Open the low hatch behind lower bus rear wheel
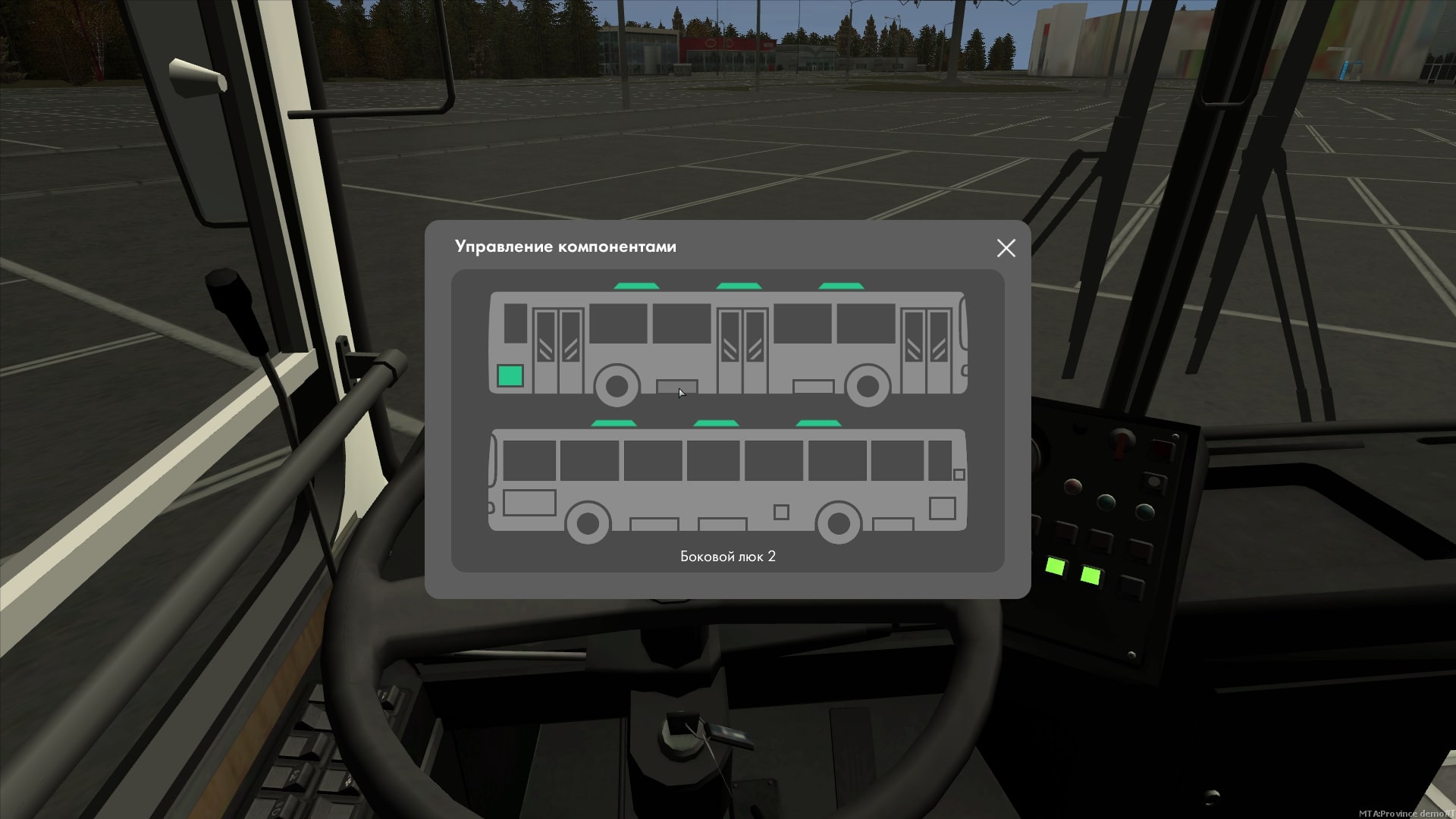1456x819 pixels. point(893,524)
